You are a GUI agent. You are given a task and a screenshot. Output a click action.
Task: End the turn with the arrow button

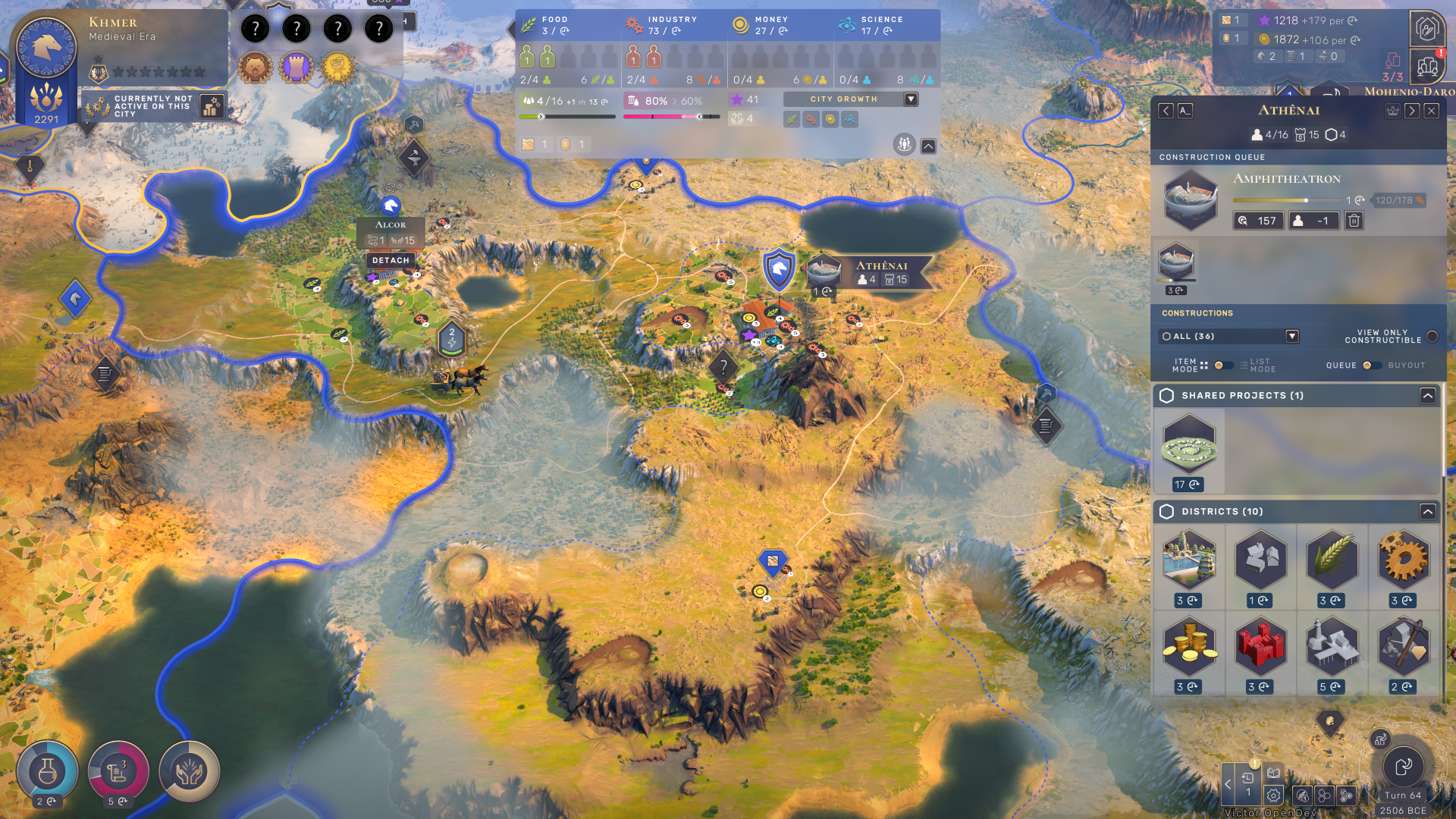1403,767
